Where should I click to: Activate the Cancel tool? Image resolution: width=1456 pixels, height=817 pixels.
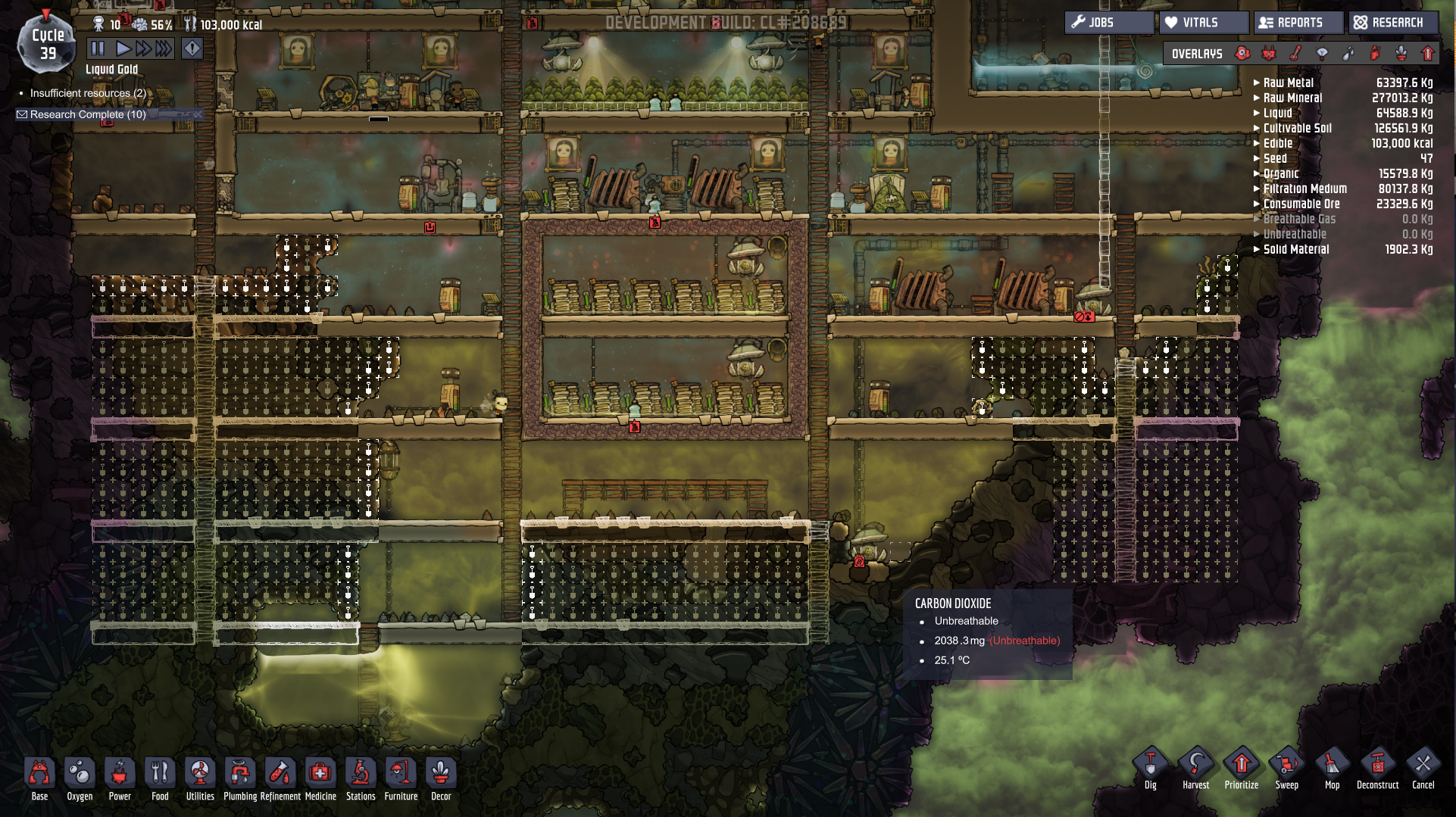pyautogui.click(x=1423, y=768)
